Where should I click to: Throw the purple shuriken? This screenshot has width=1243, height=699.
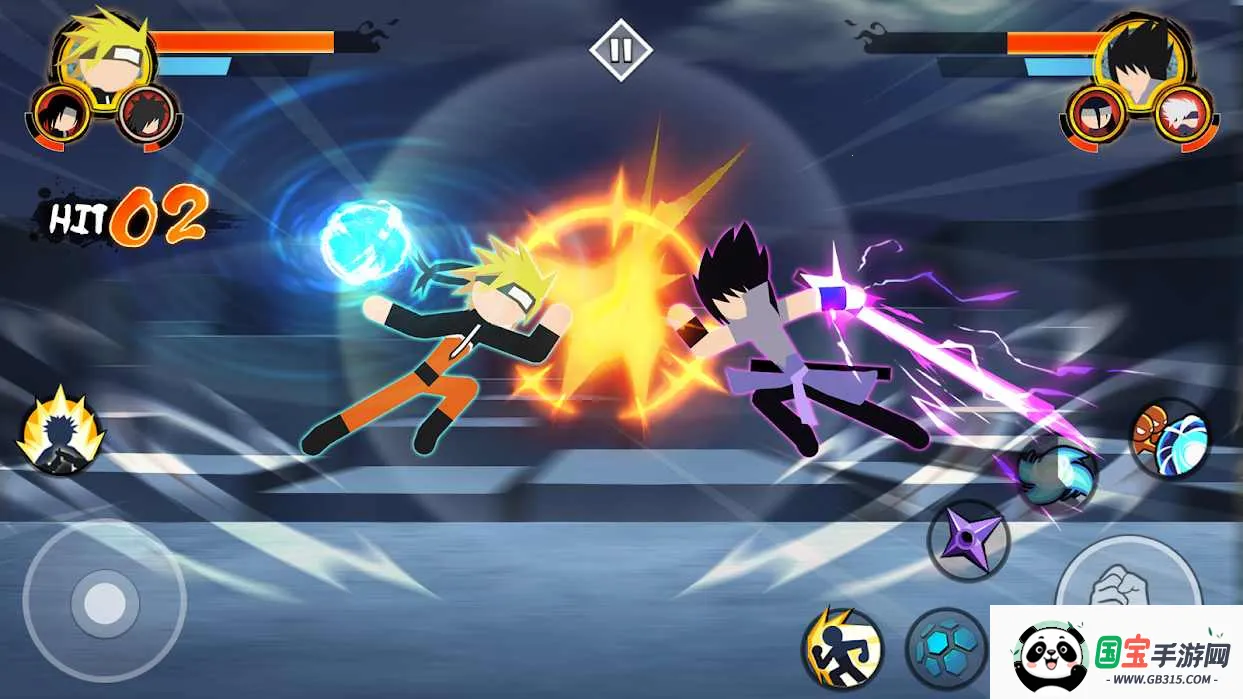968,541
